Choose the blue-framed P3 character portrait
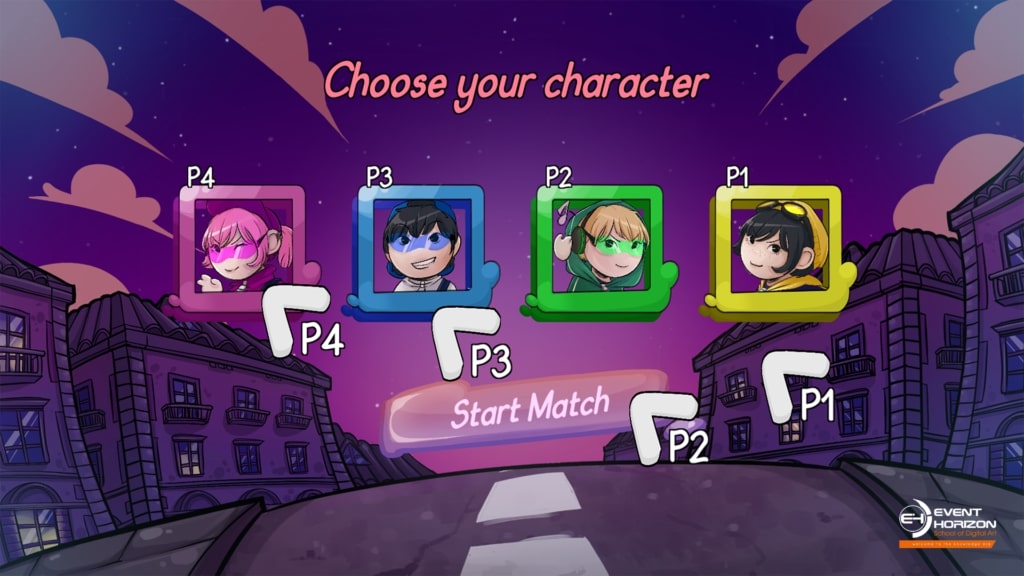1024x576 pixels. [x=420, y=246]
